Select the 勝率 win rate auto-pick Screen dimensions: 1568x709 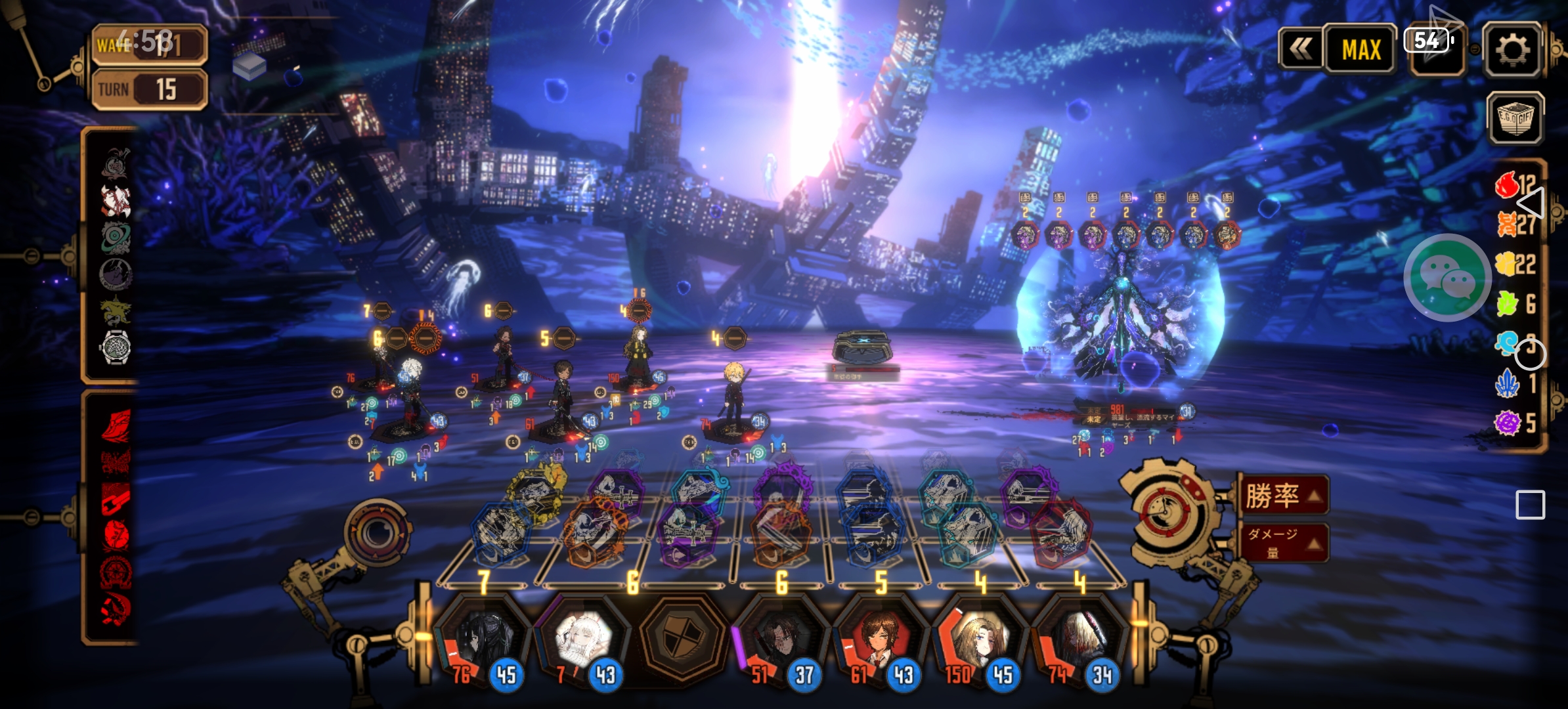pyautogui.click(x=1282, y=496)
